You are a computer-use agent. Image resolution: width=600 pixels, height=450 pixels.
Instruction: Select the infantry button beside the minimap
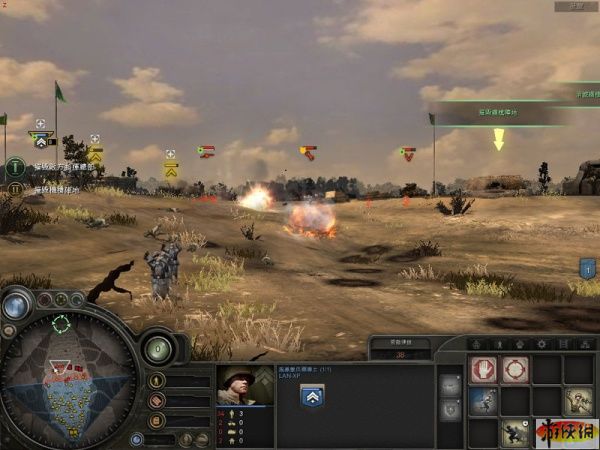pyautogui.click(x=156, y=381)
